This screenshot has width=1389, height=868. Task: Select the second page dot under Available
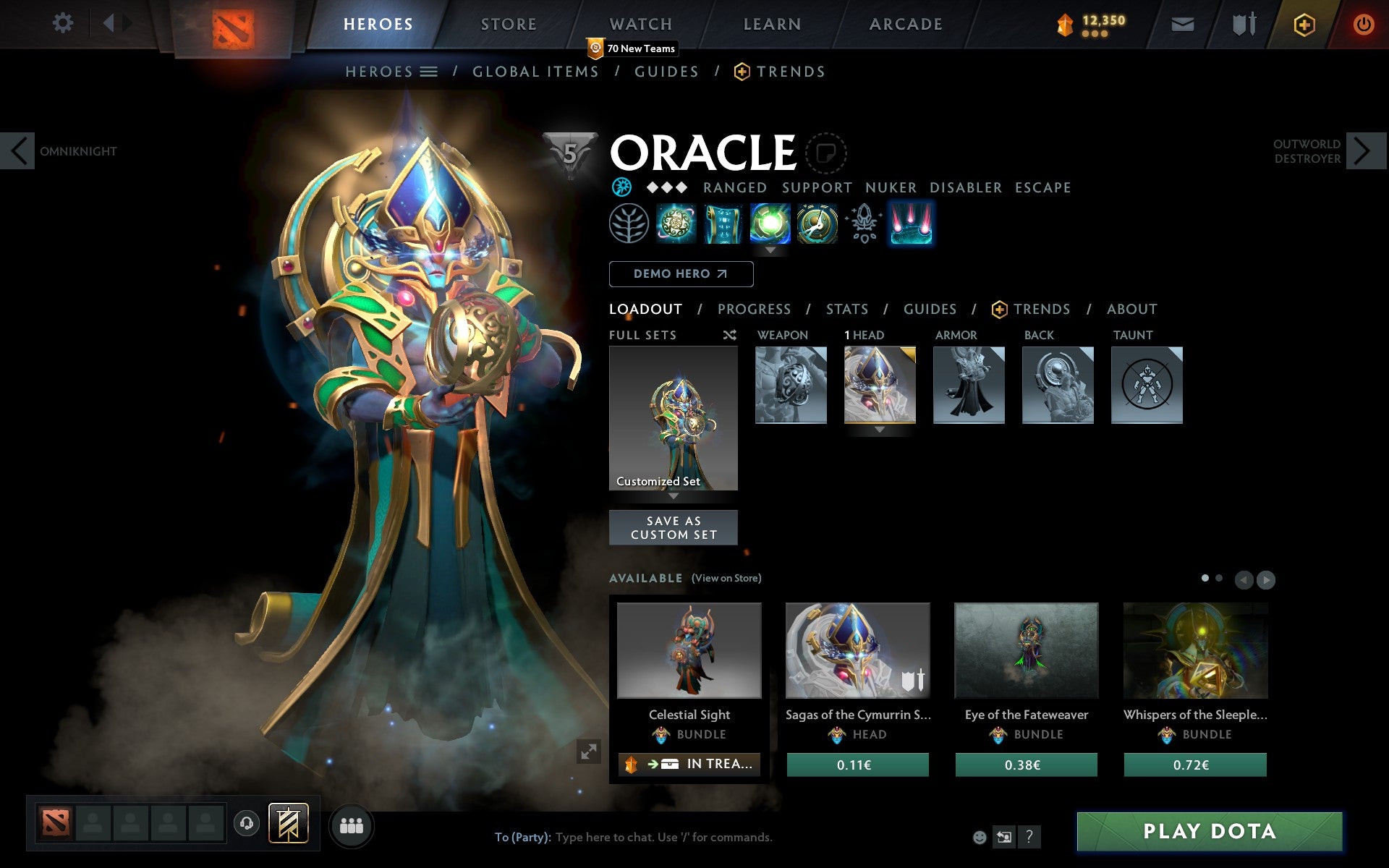coord(1219,579)
